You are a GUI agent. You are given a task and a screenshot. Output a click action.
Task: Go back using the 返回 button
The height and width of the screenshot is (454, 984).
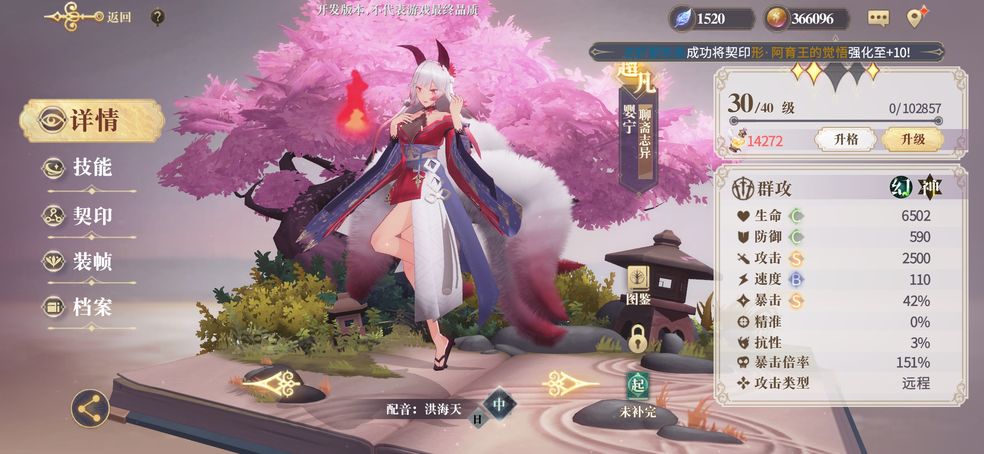(x=96, y=17)
